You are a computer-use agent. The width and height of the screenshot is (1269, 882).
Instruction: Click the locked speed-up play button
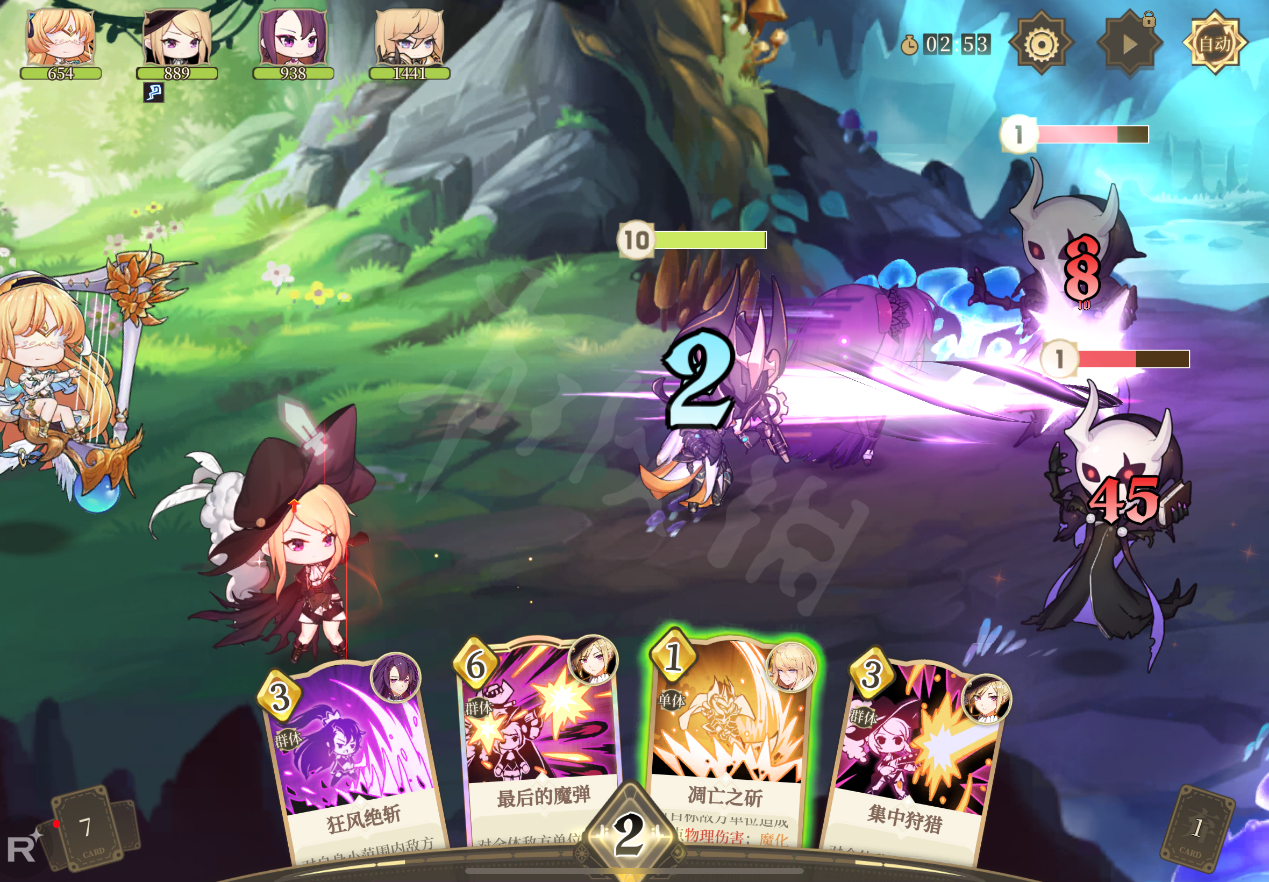click(x=1129, y=44)
